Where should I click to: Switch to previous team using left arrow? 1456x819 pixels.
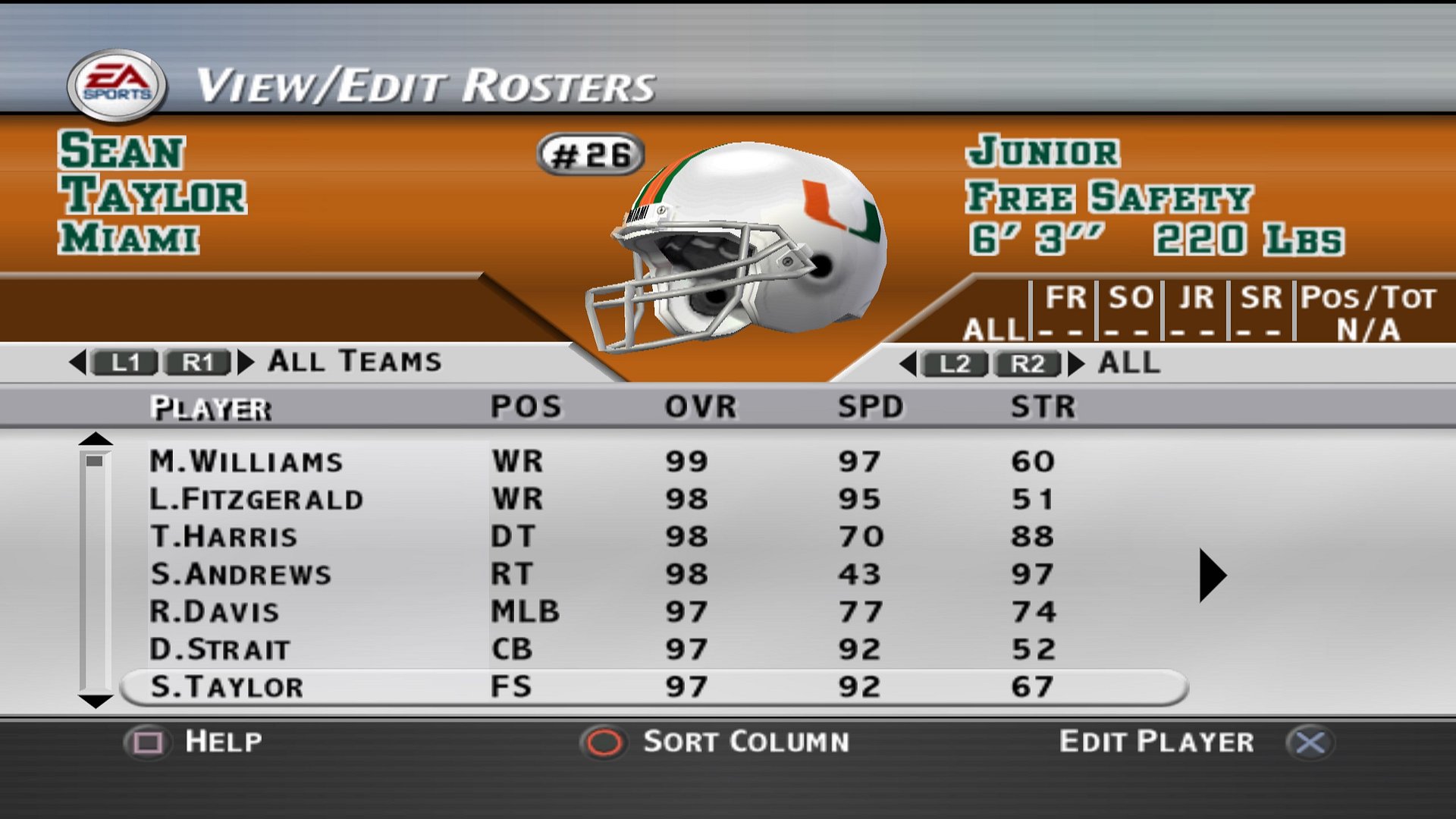pos(78,362)
